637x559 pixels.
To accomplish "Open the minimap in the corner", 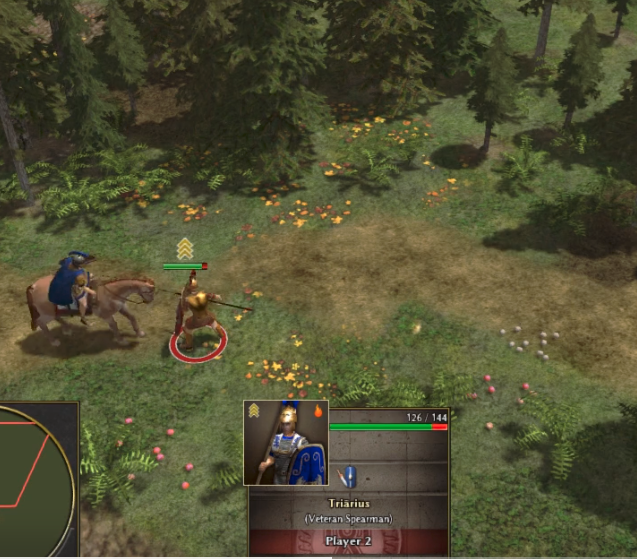I will click(x=34, y=478).
